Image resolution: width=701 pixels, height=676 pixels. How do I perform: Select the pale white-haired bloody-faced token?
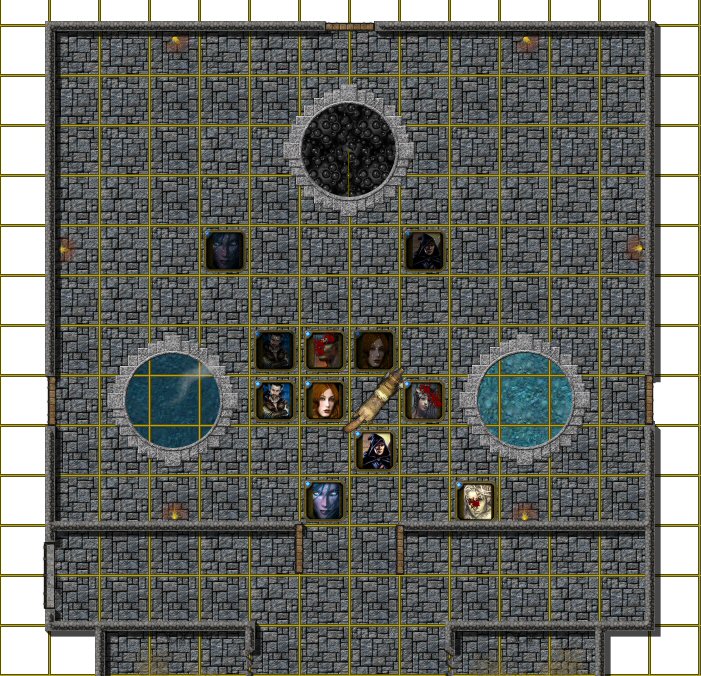tap(475, 501)
